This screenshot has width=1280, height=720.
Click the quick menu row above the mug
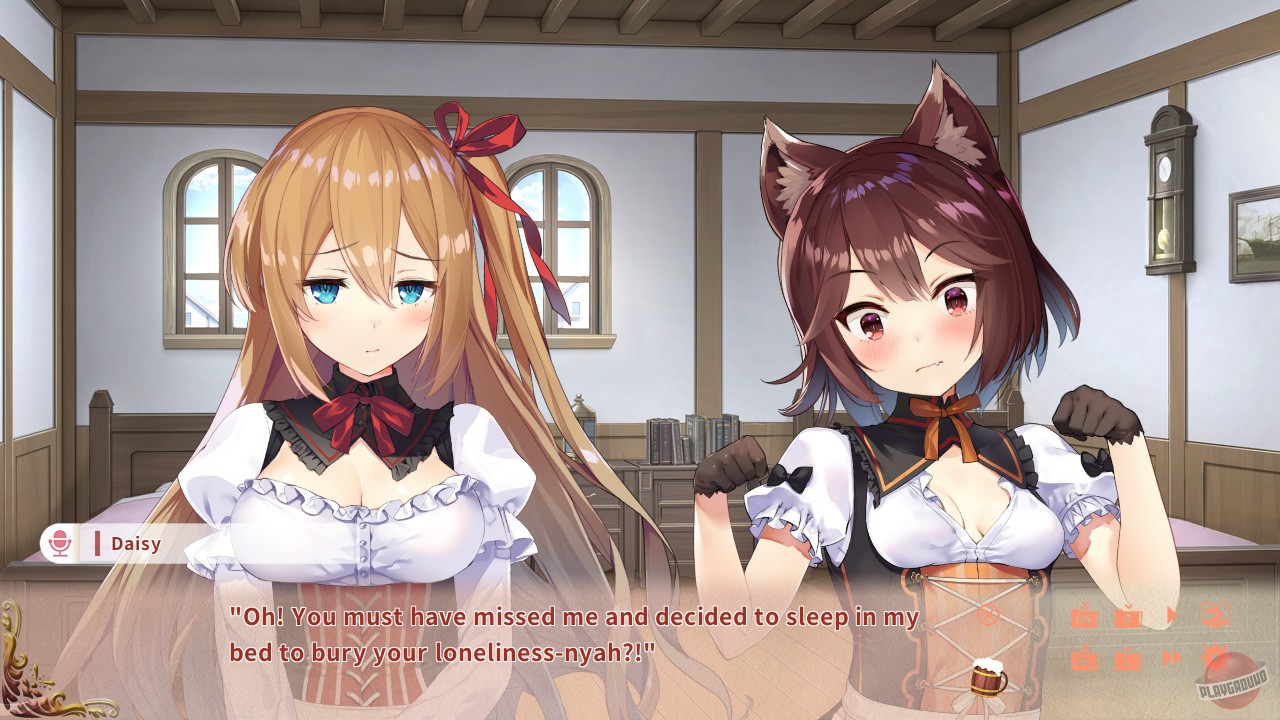click(x=1150, y=615)
